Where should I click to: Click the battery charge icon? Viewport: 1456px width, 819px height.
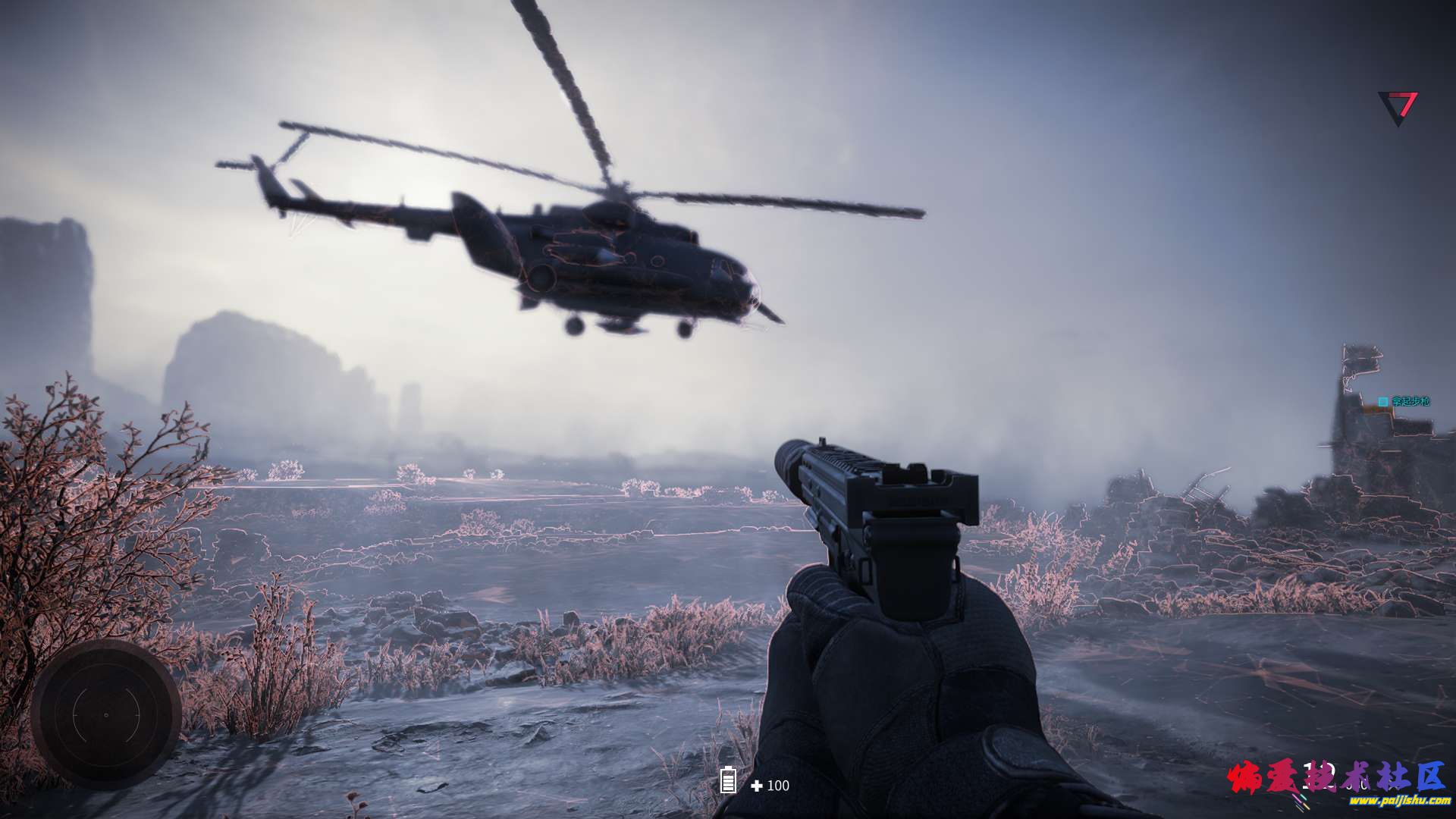coord(728,780)
